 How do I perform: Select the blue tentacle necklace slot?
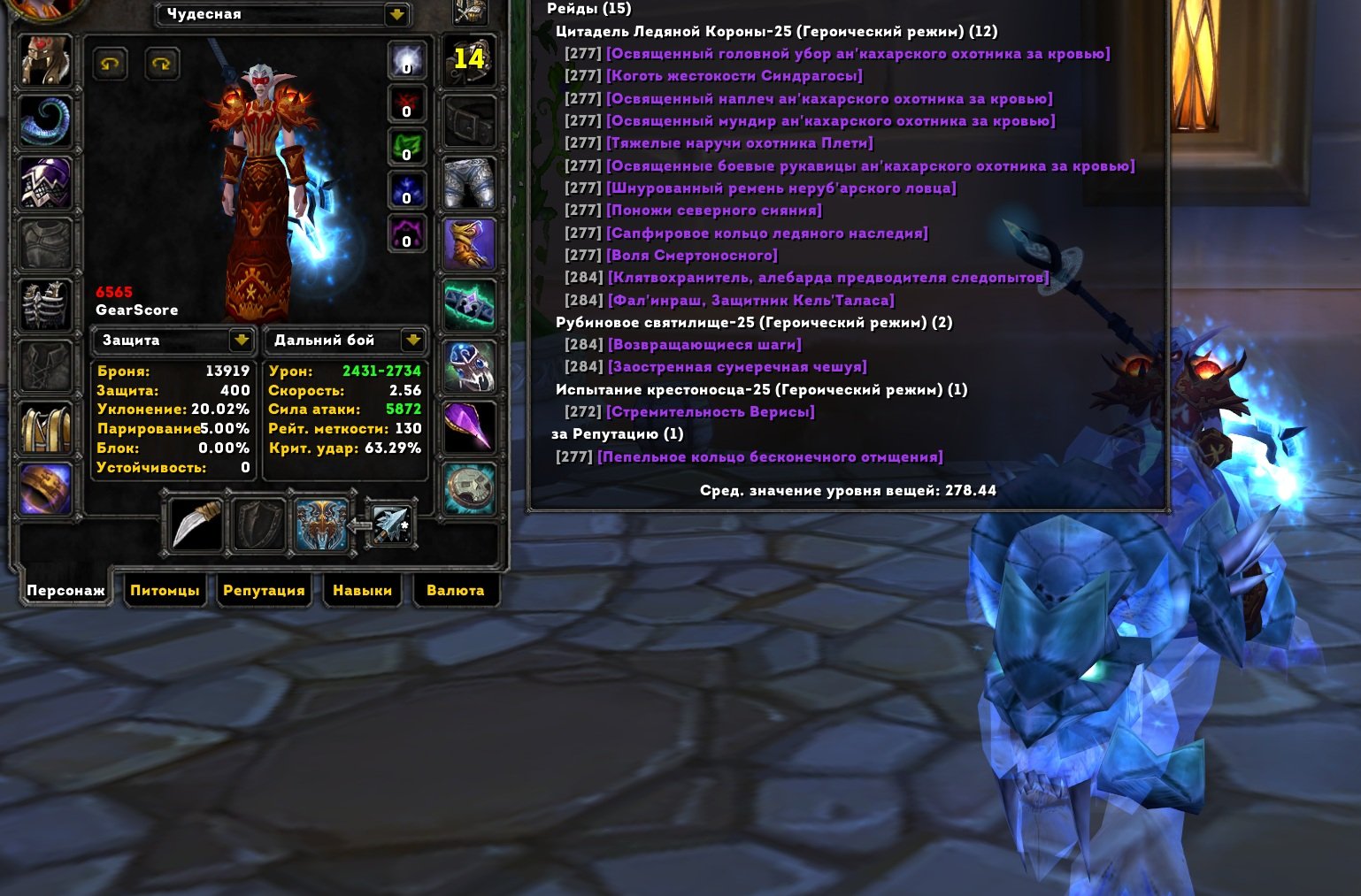click(45, 121)
